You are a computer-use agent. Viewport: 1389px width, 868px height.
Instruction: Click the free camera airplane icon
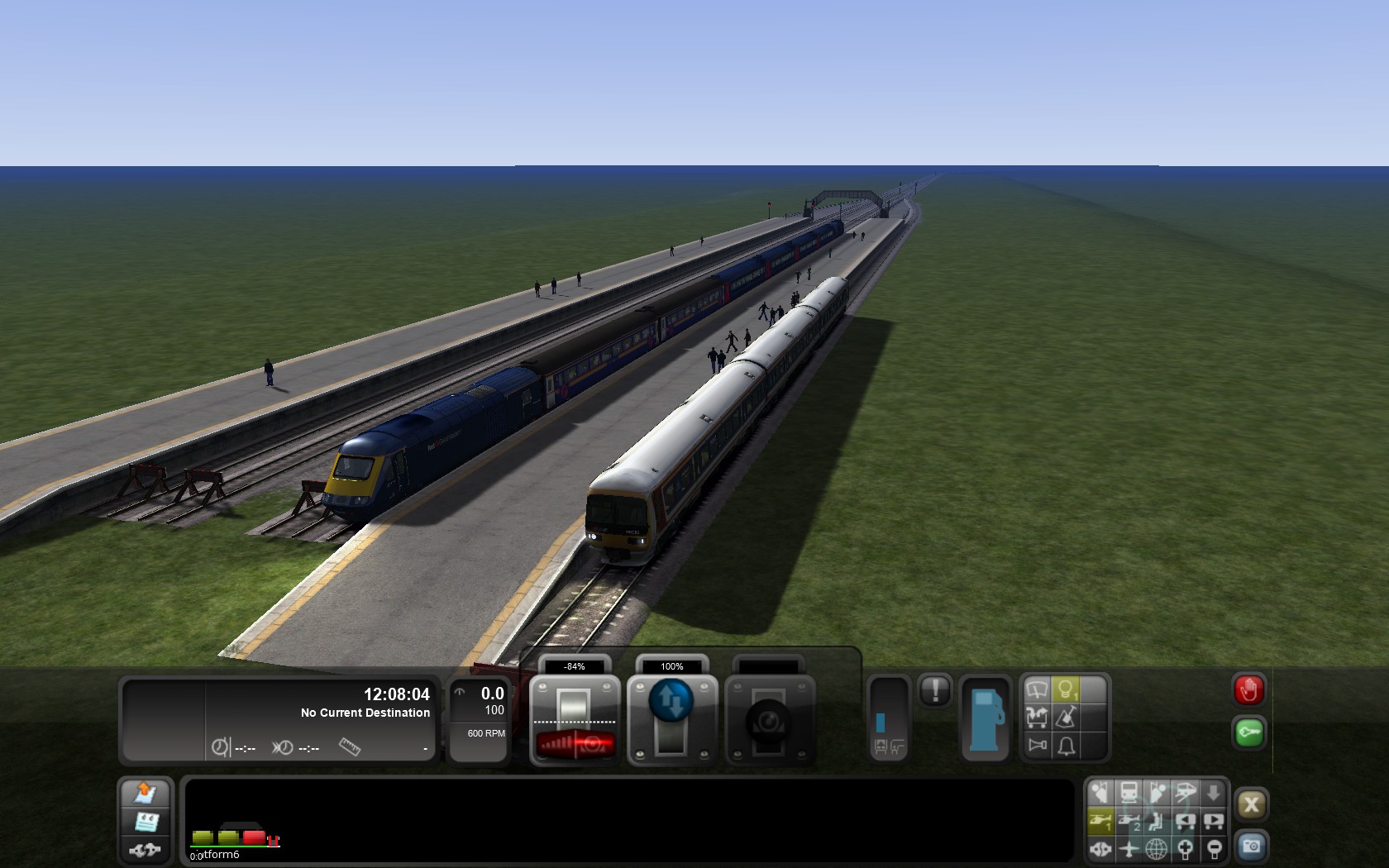tap(1129, 848)
